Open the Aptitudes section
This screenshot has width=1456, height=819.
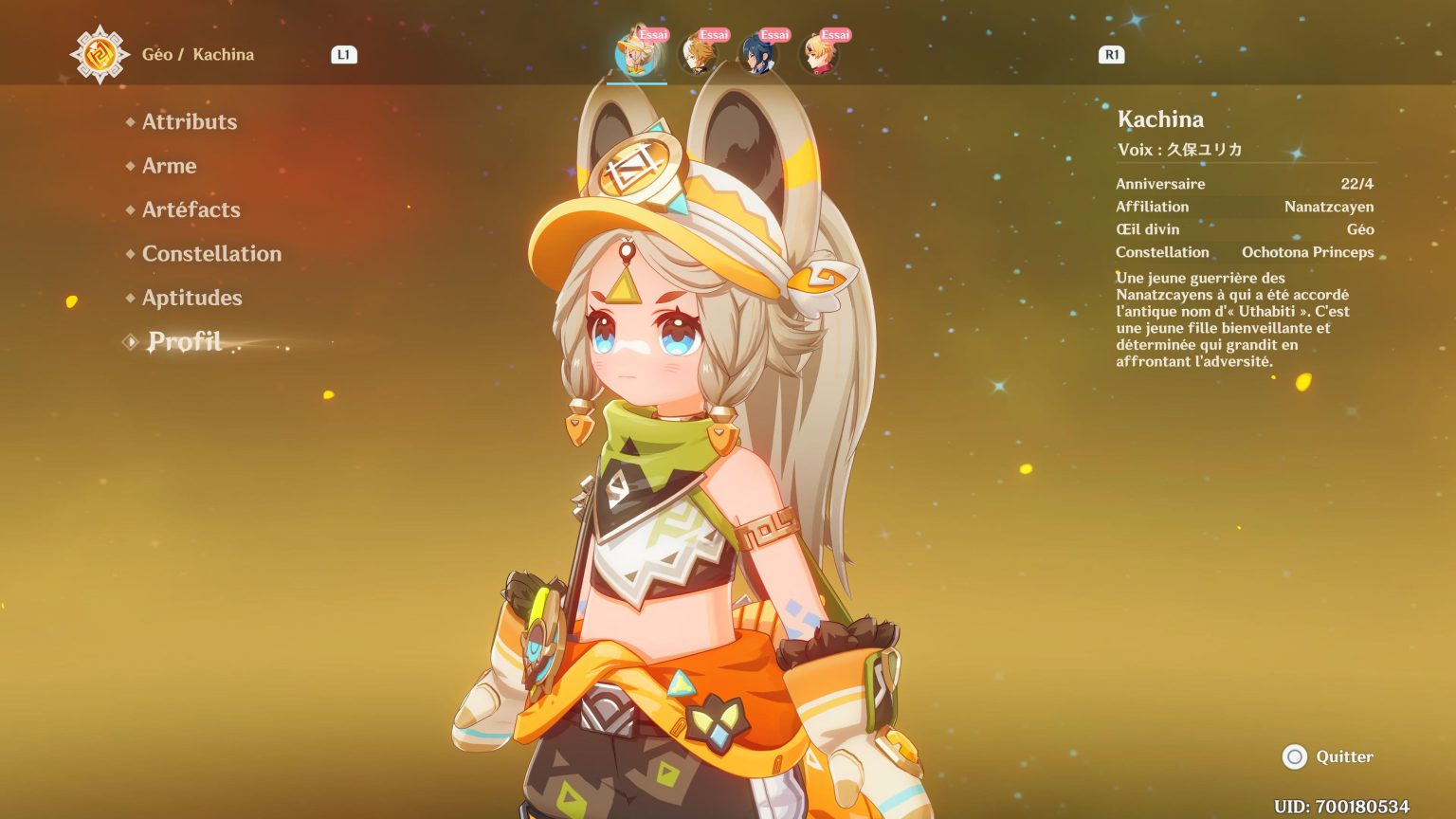[x=191, y=298]
